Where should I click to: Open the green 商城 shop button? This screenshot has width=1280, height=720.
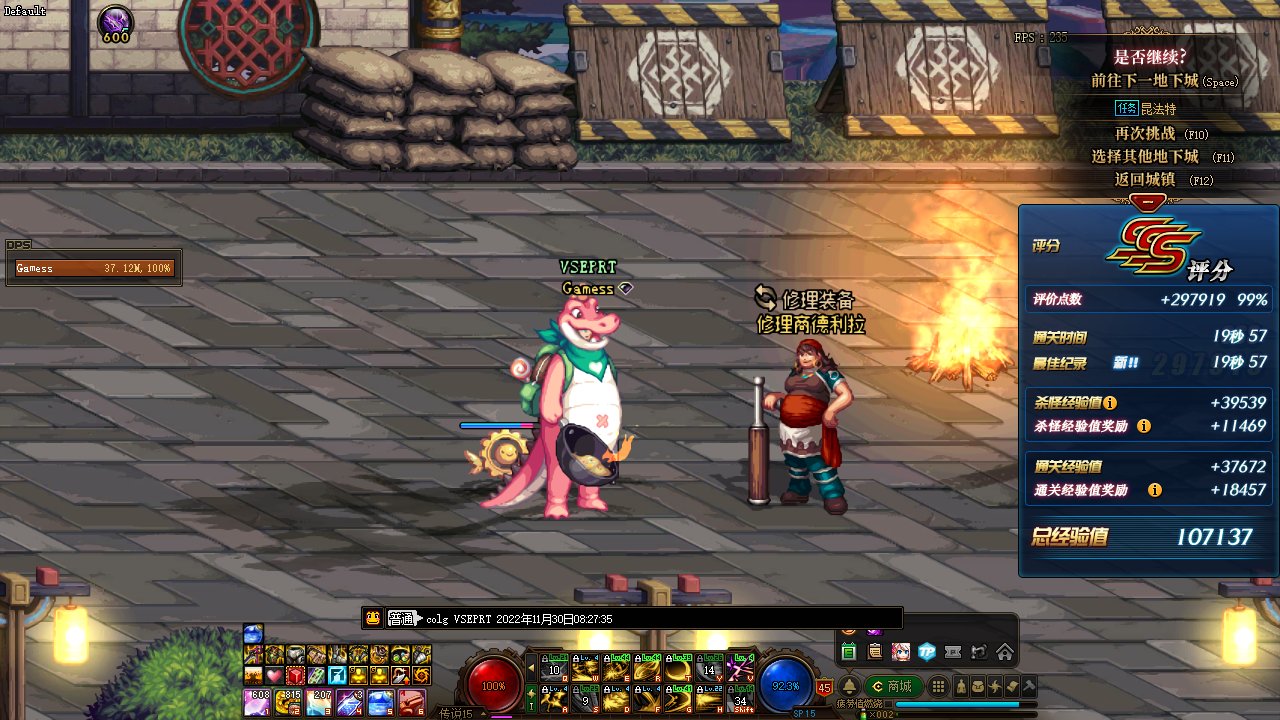tap(892, 686)
